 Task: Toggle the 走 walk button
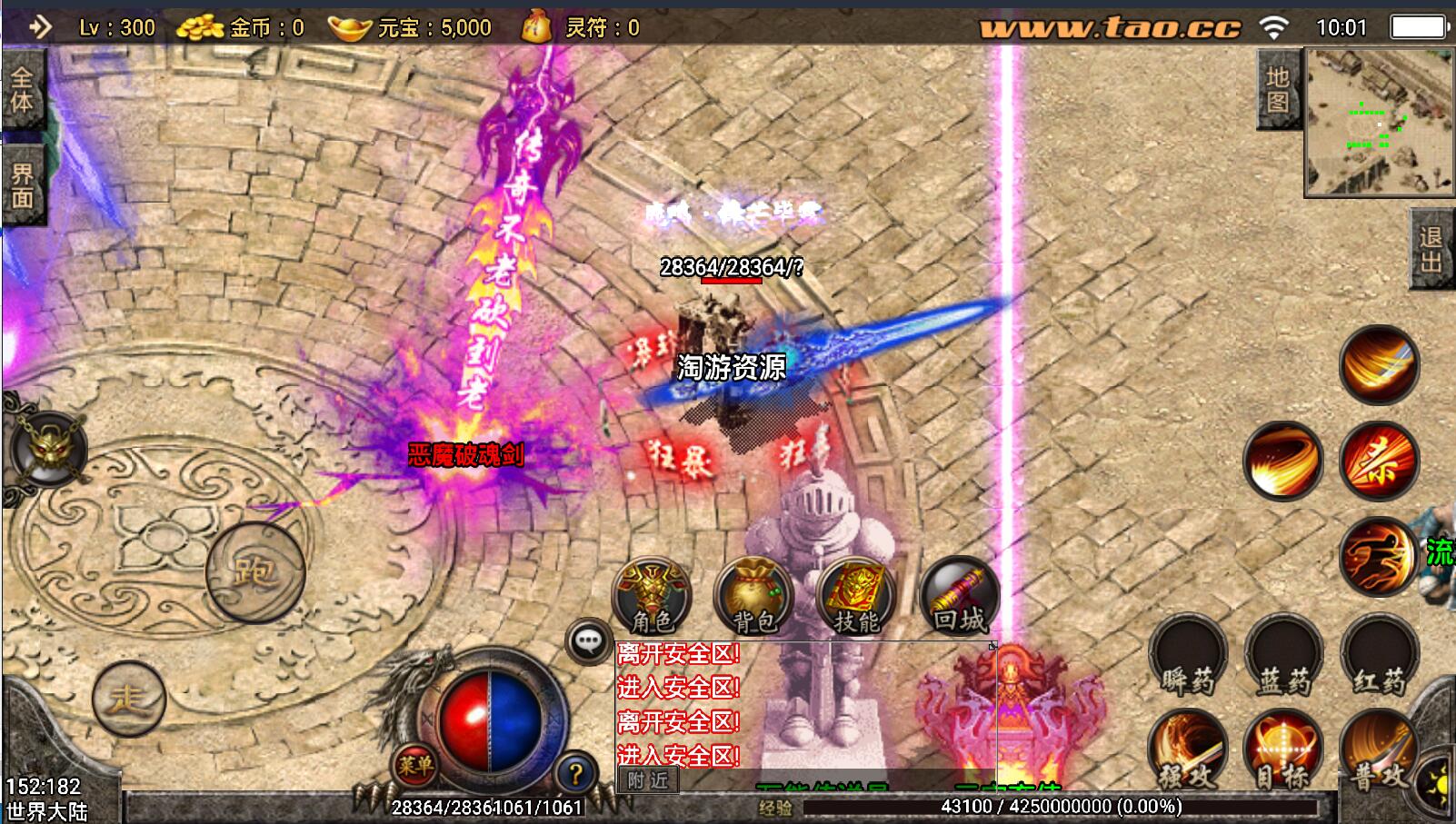coord(128,699)
